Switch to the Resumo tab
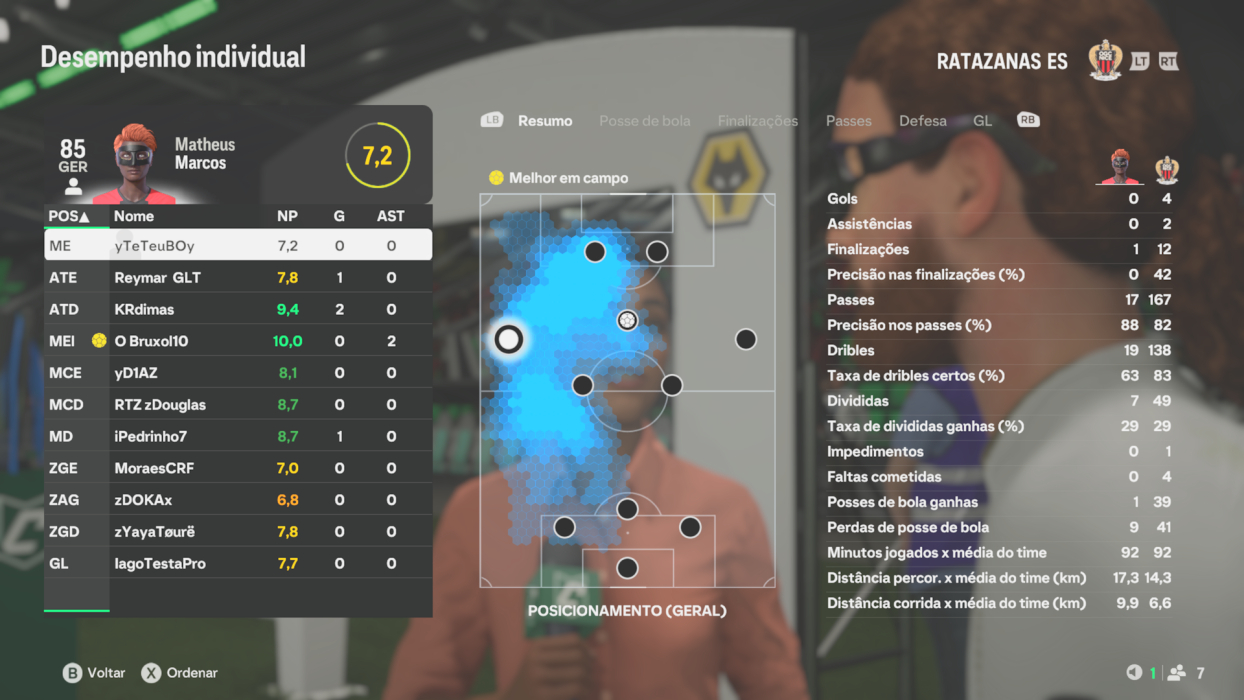The image size is (1244, 700). (545, 121)
